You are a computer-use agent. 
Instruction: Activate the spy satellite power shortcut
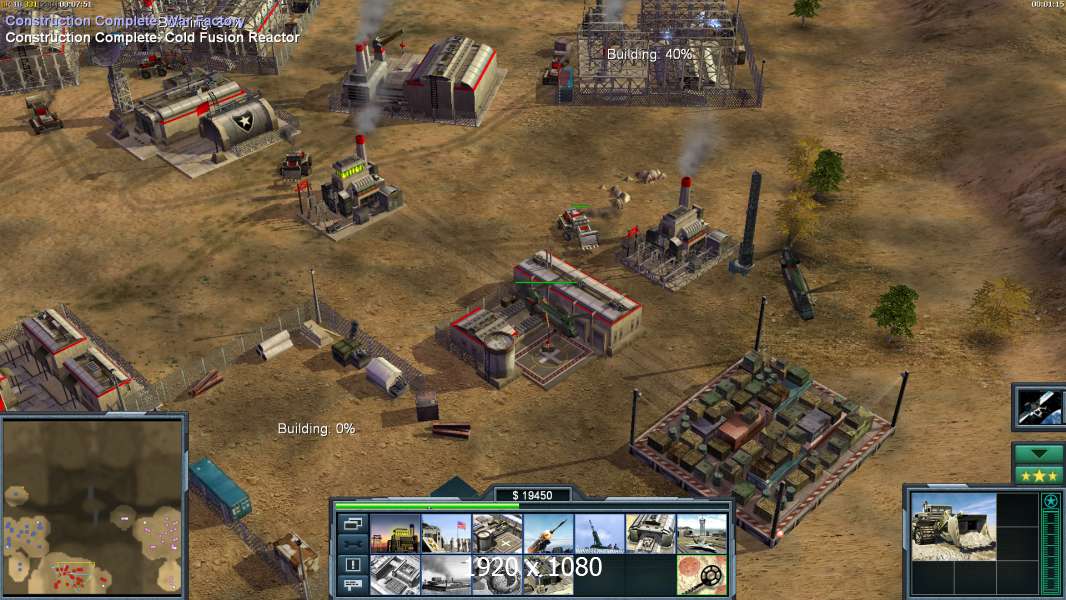tap(1039, 406)
